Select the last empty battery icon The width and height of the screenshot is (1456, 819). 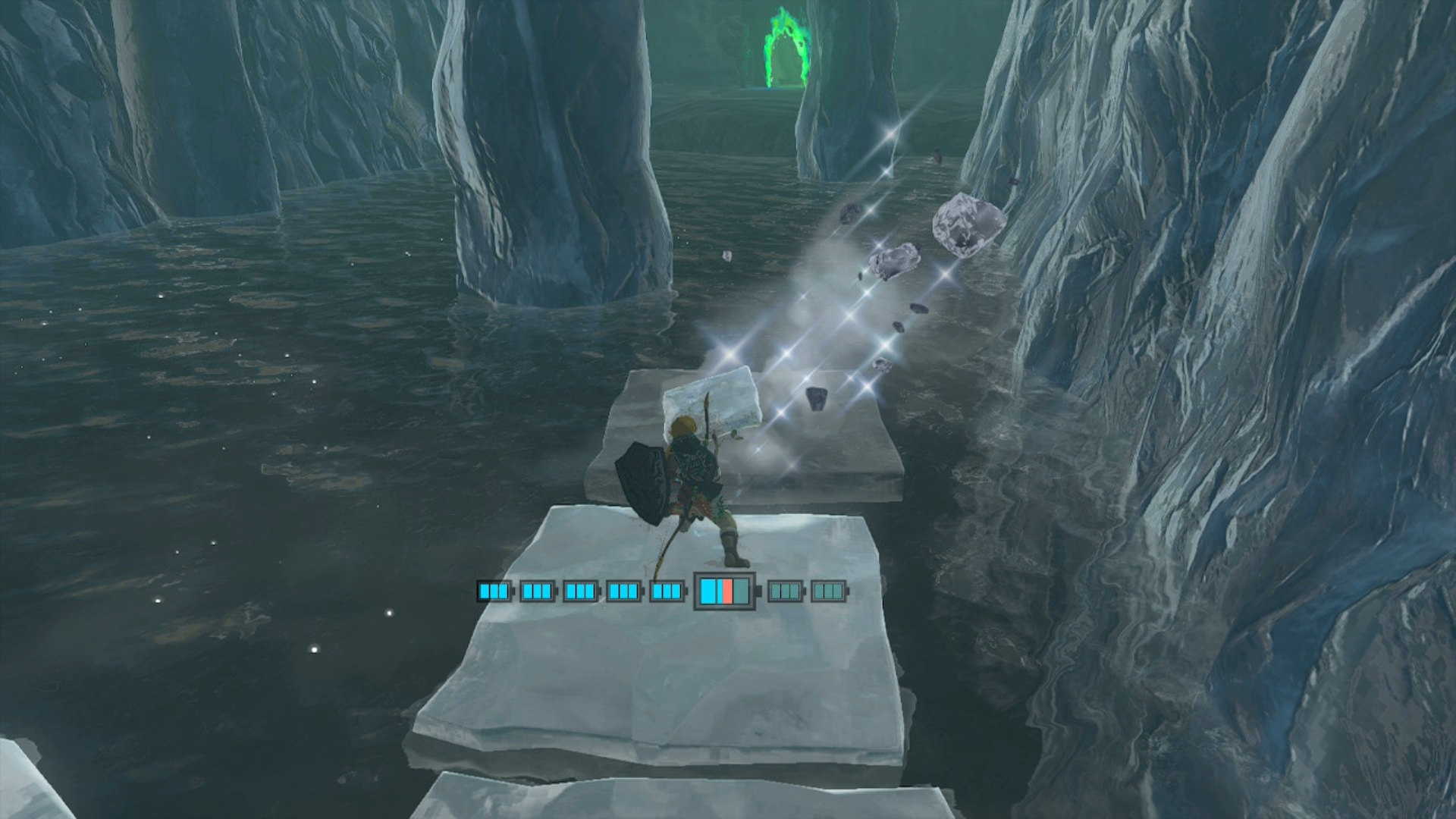[828, 591]
